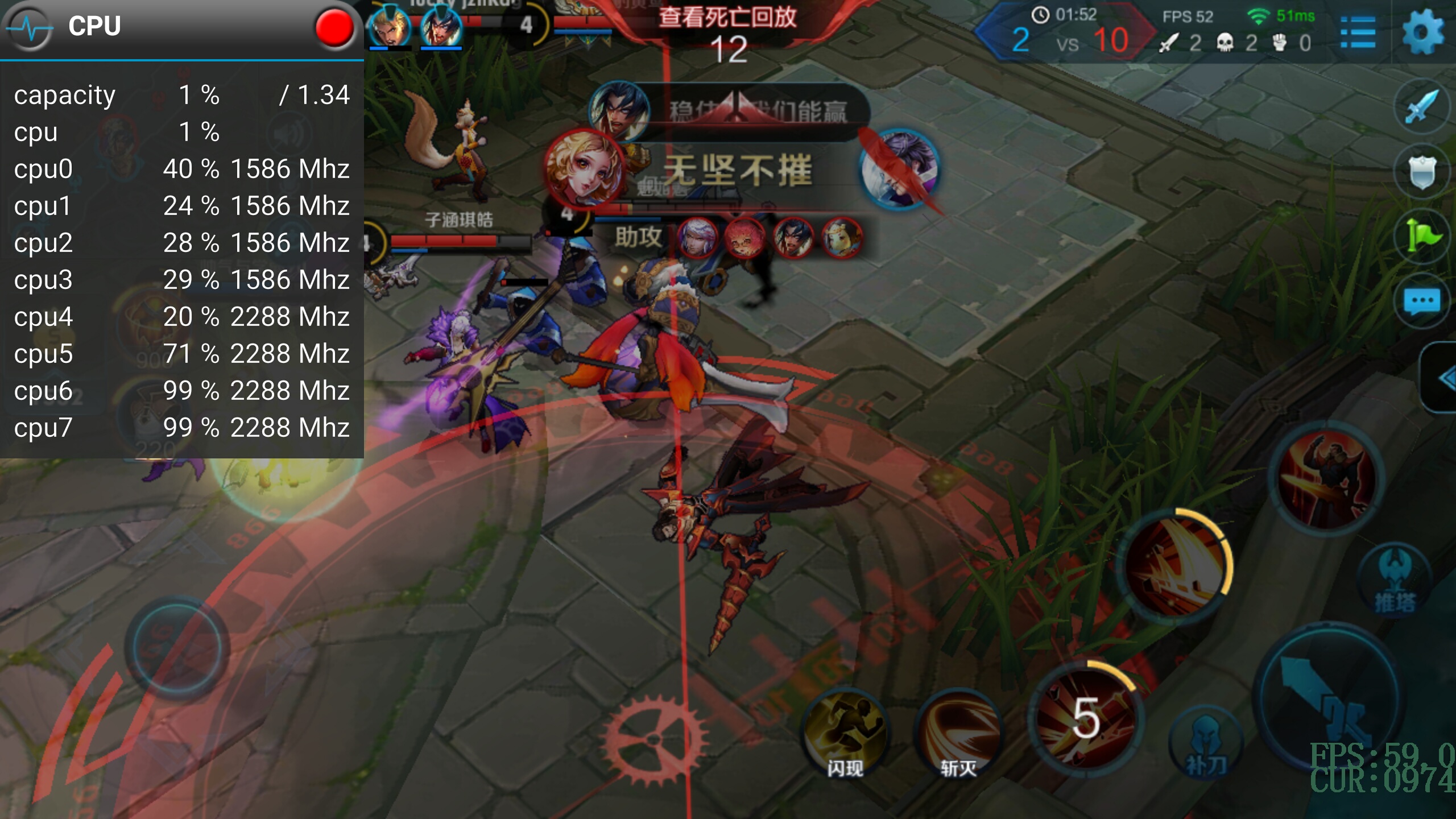Touch the virtual movement joystick

(176, 648)
